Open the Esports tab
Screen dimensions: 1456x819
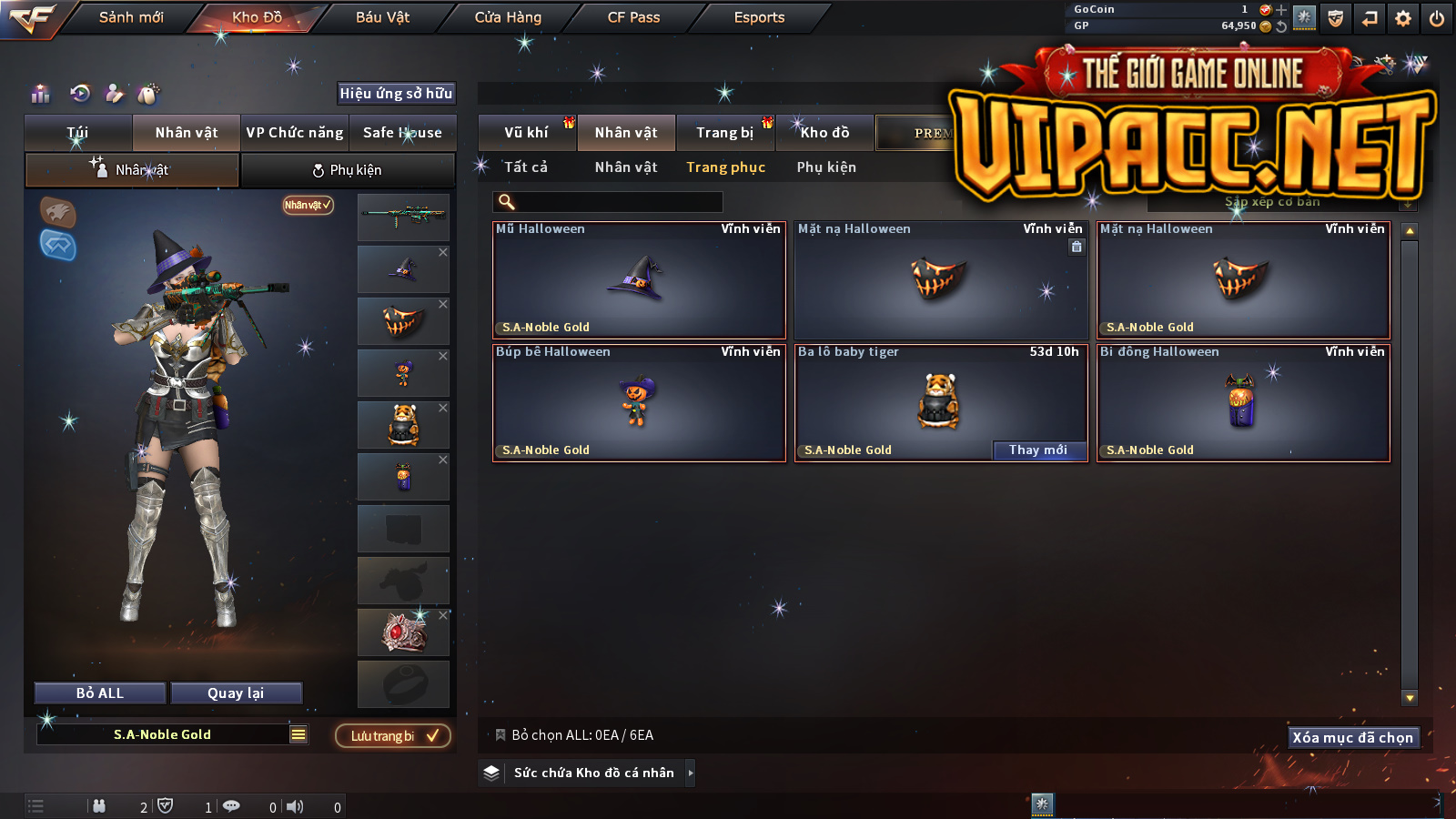point(759,17)
